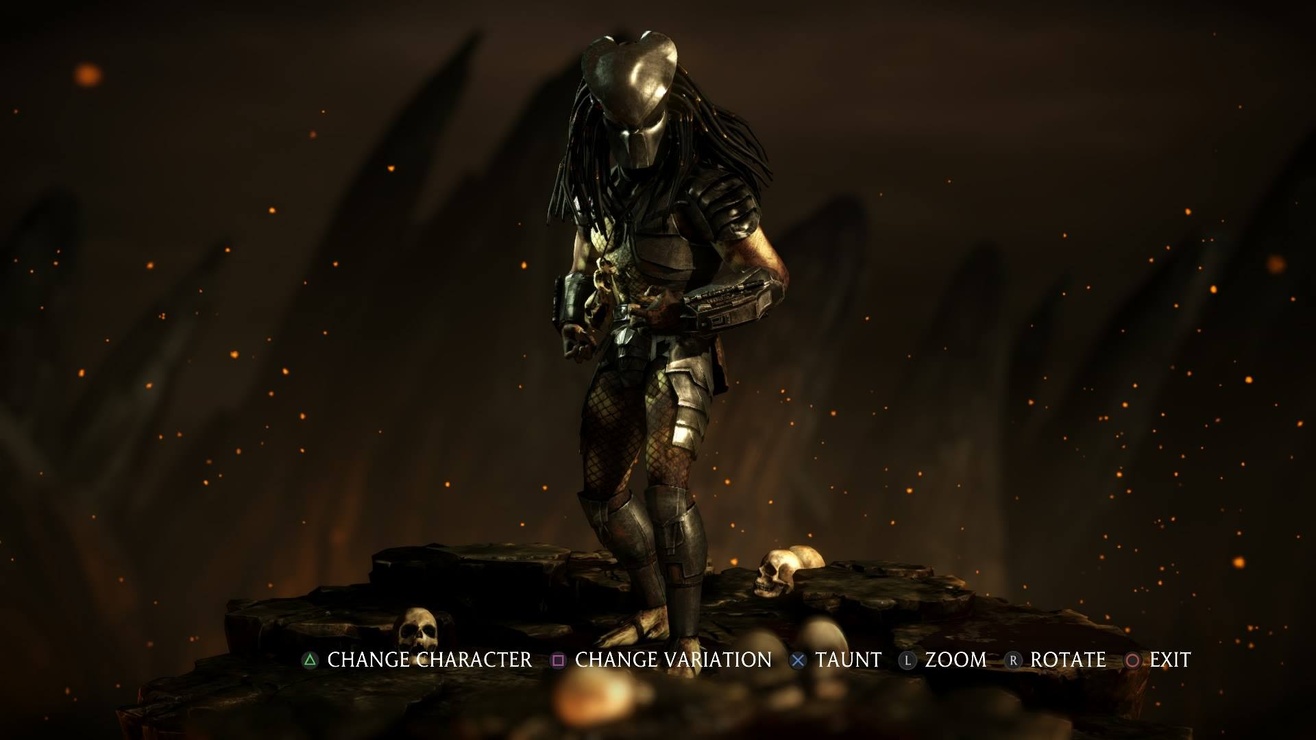The width and height of the screenshot is (1316, 740).
Task: Click the wrist gauntlet on Predator's arm
Action: click(728, 300)
